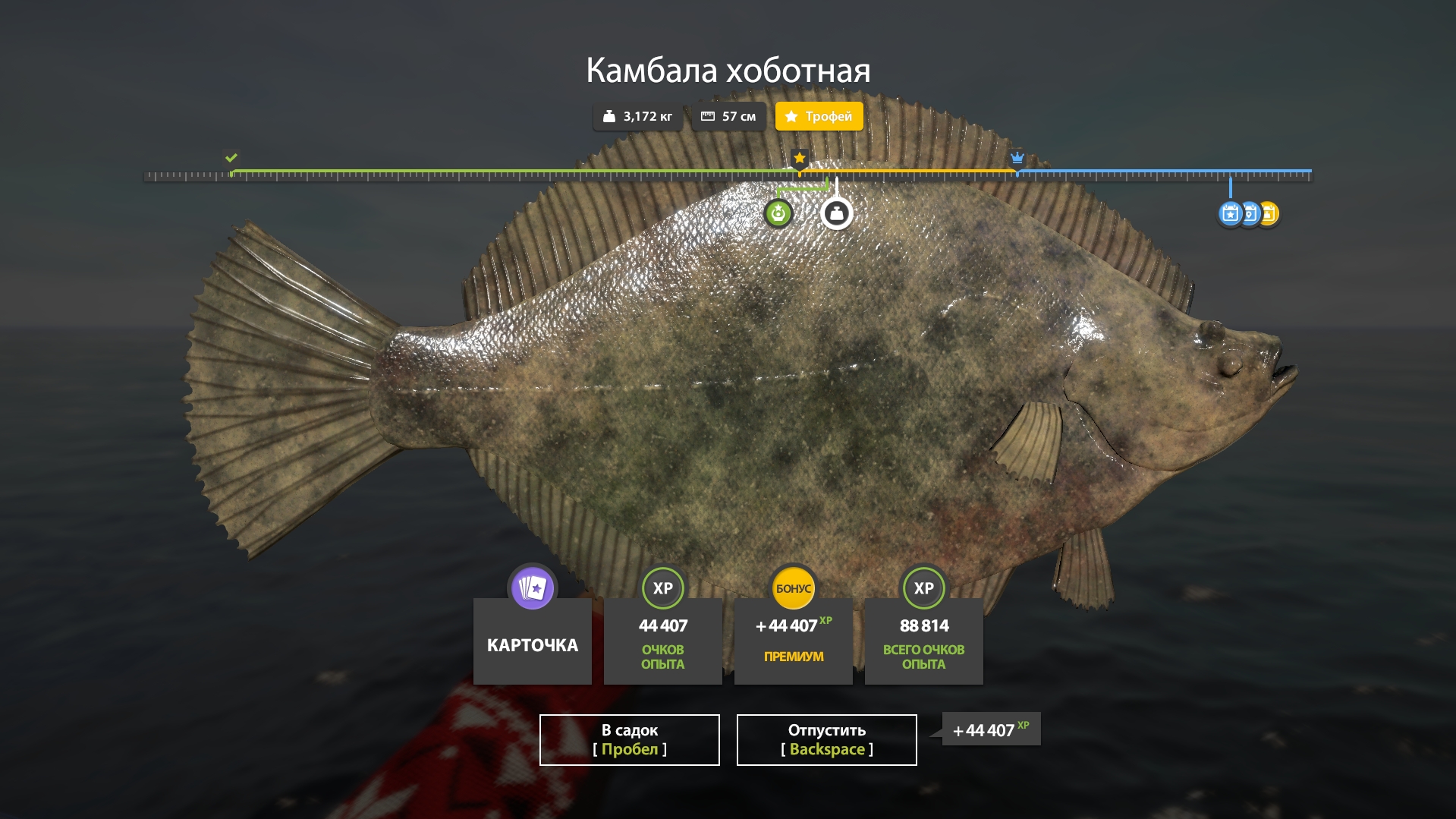This screenshot has height=819, width=1456.
Task: Click the blue crown record marker
Action: pyautogui.click(x=1017, y=158)
